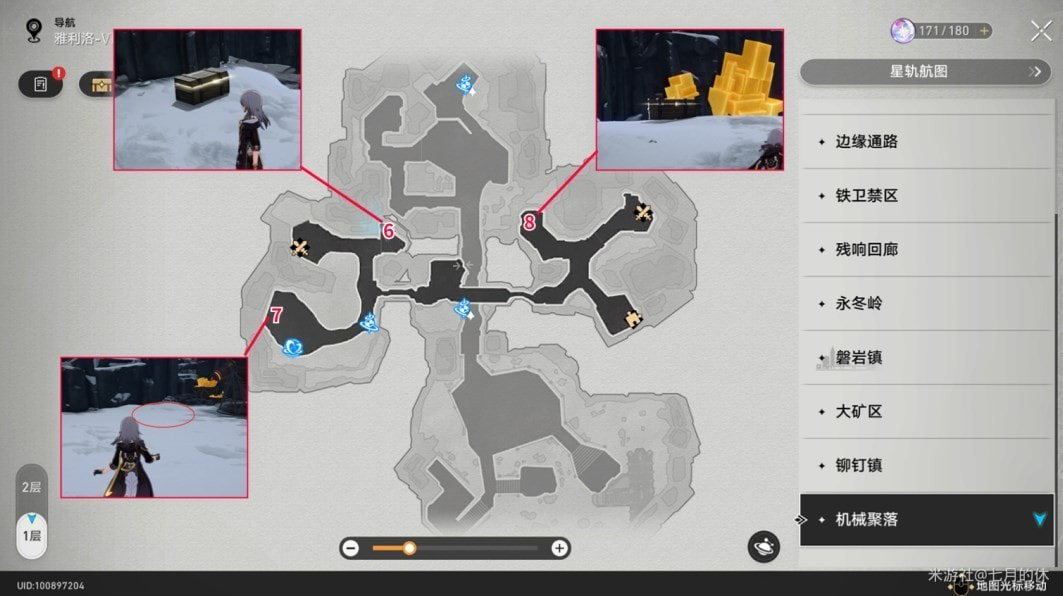Viewport: 1063px width, 596px height.
Task: Select the 磐岩镇 area entry
Action: click(x=926, y=358)
